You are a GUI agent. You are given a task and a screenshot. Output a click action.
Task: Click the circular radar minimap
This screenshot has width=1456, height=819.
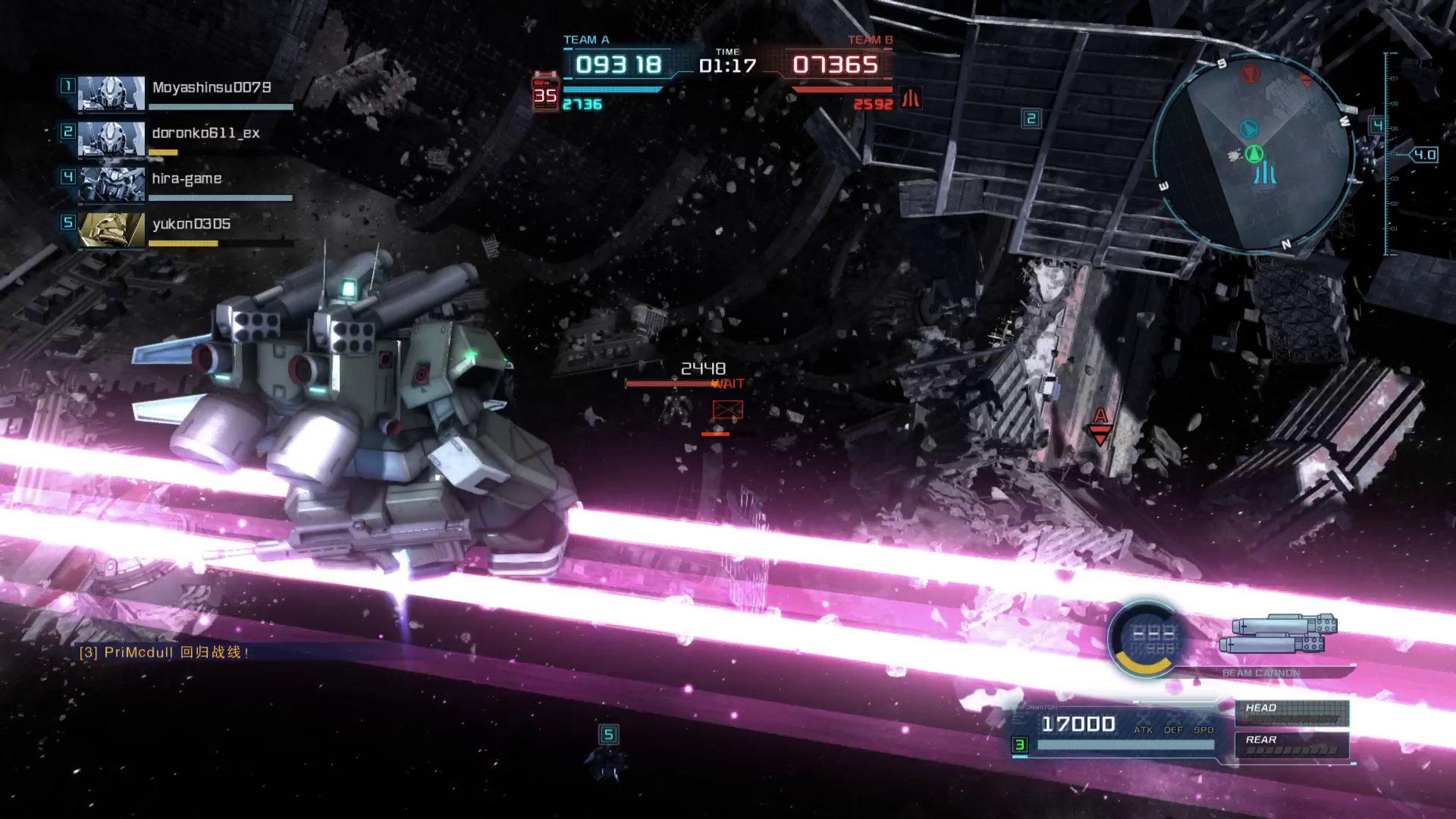(1254, 154)
